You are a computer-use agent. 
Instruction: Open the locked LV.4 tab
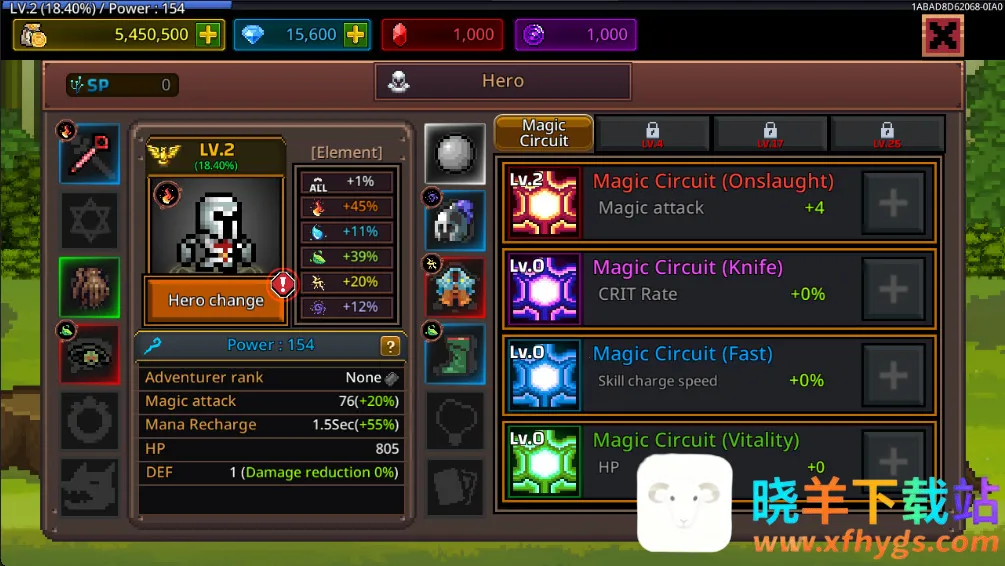pos(652,134)
